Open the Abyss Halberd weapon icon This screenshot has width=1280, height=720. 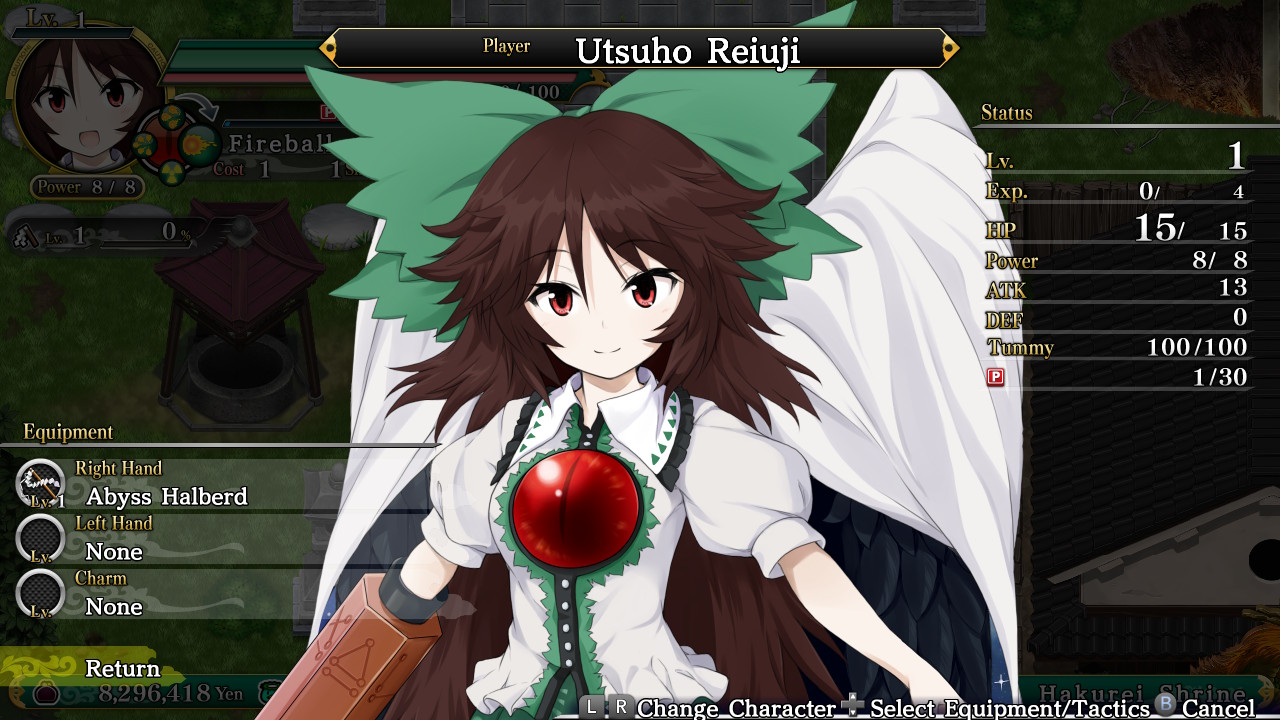(x=40, y=482)
